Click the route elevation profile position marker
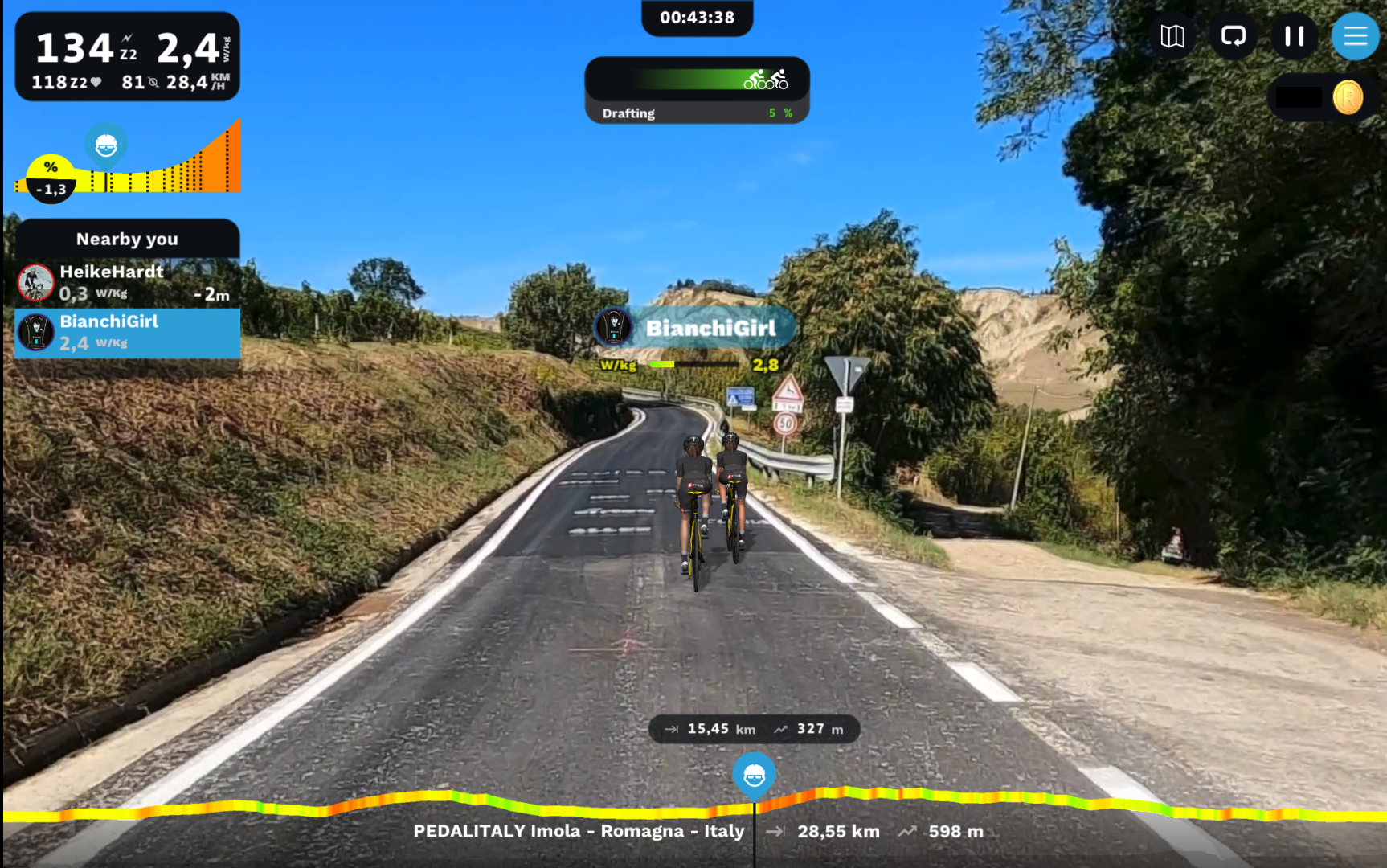 (x=754, y=776)
